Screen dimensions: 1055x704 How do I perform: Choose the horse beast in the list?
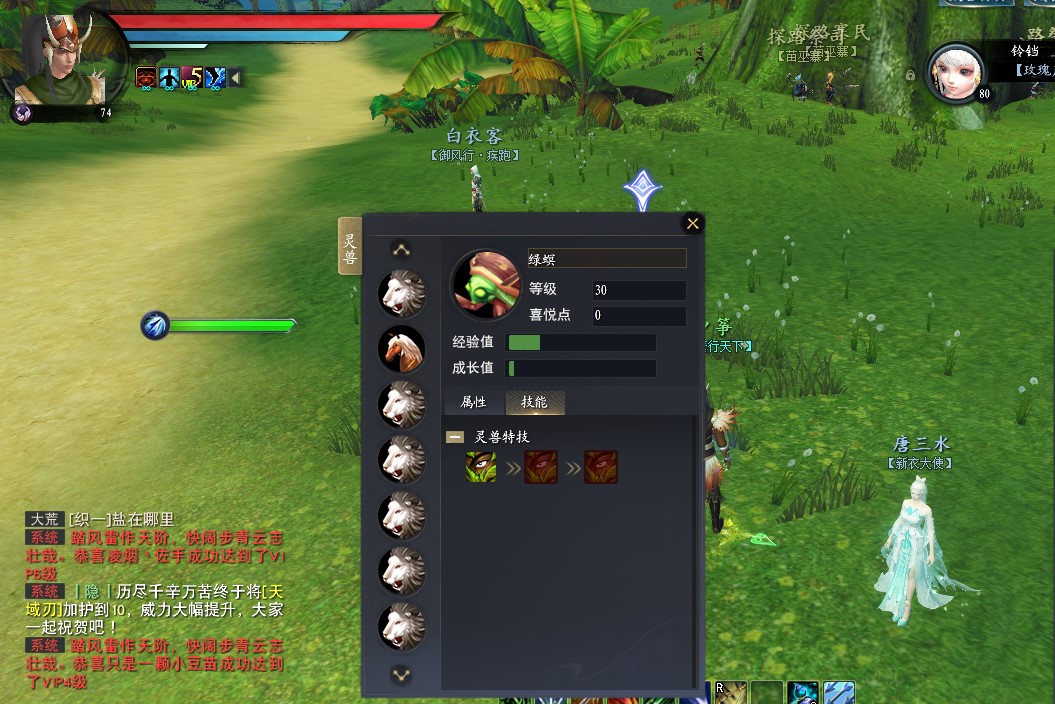pyautogui.click(x=401, y=348)
